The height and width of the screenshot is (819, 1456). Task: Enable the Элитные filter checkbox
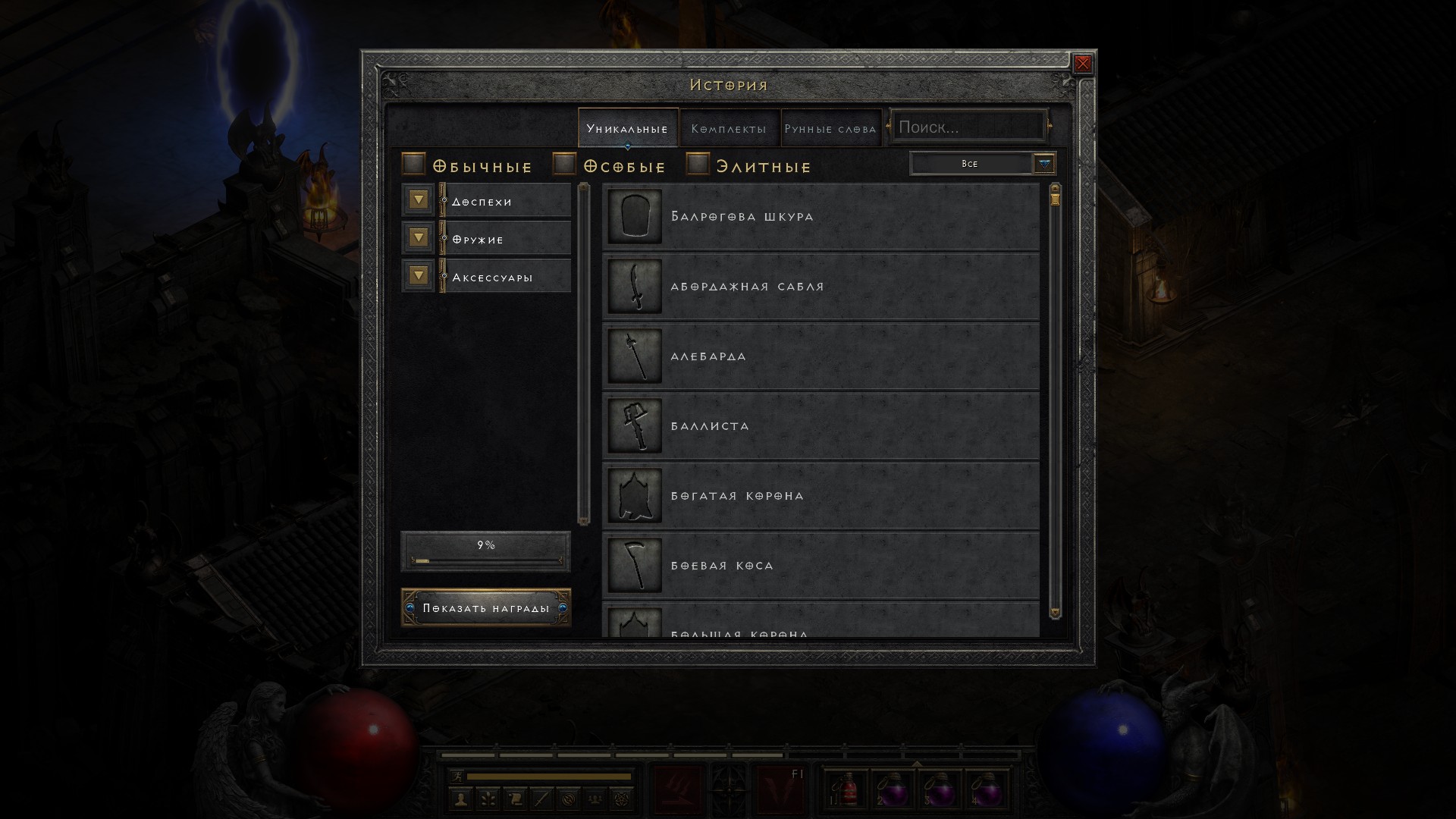pyautogui.click(x=698, y=164)
